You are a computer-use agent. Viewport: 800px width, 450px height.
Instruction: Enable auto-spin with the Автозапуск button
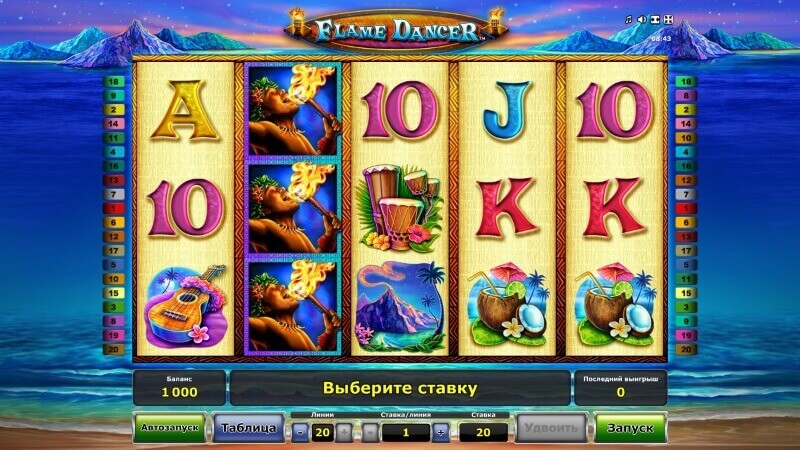169,428
